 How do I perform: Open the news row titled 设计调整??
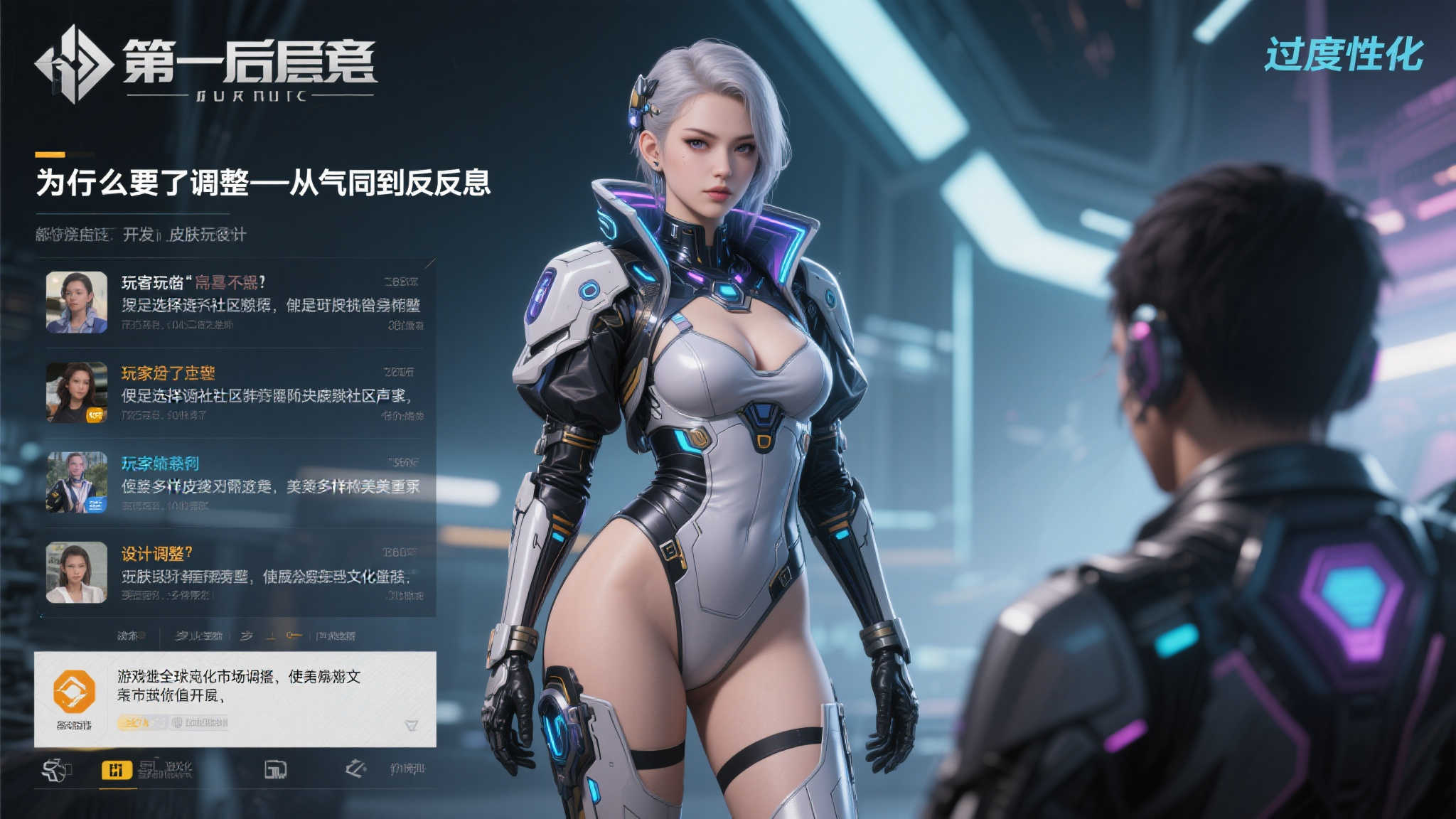pos(235,572)
